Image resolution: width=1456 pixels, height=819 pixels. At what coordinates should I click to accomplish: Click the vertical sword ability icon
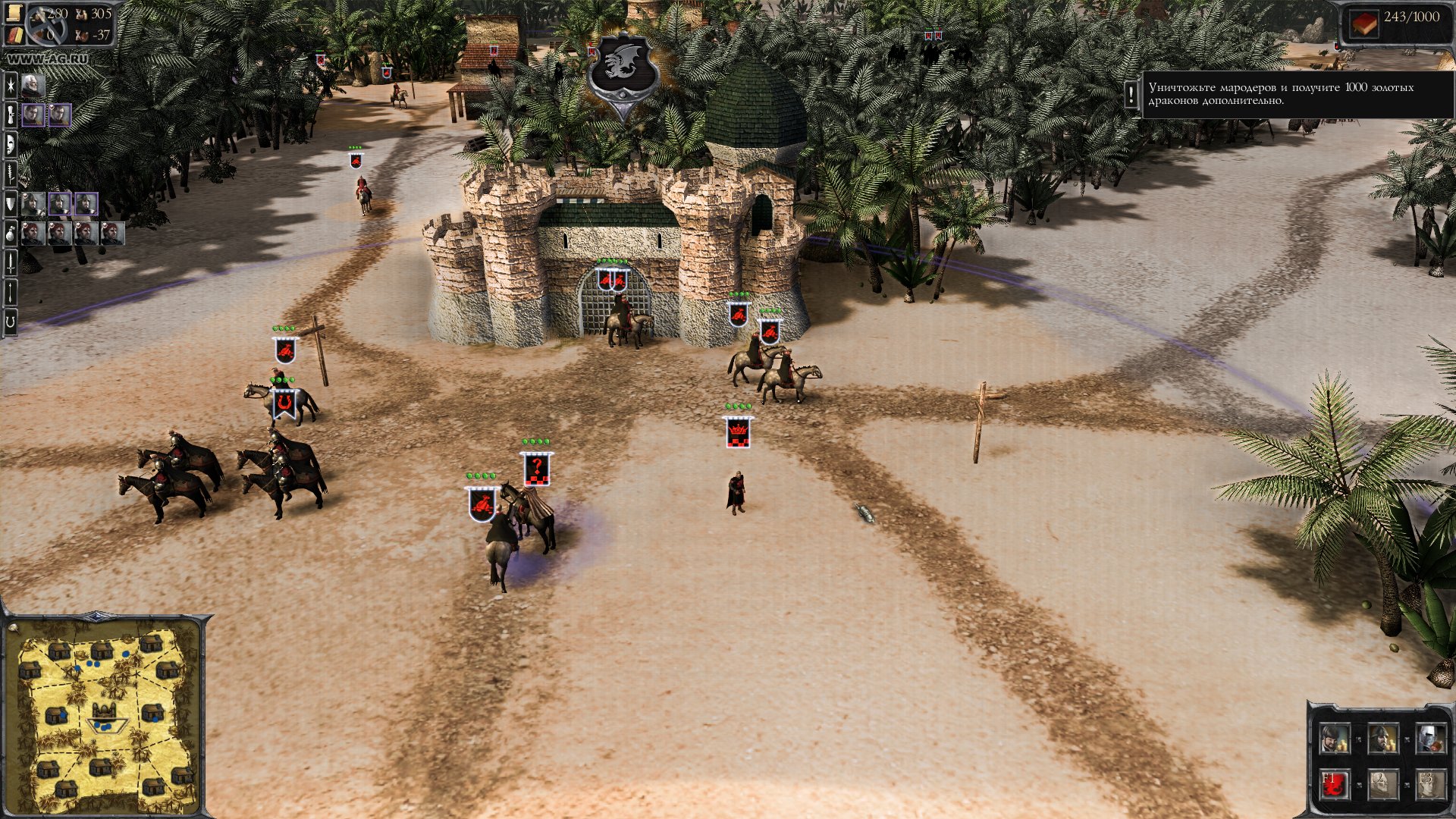[11, 262]
